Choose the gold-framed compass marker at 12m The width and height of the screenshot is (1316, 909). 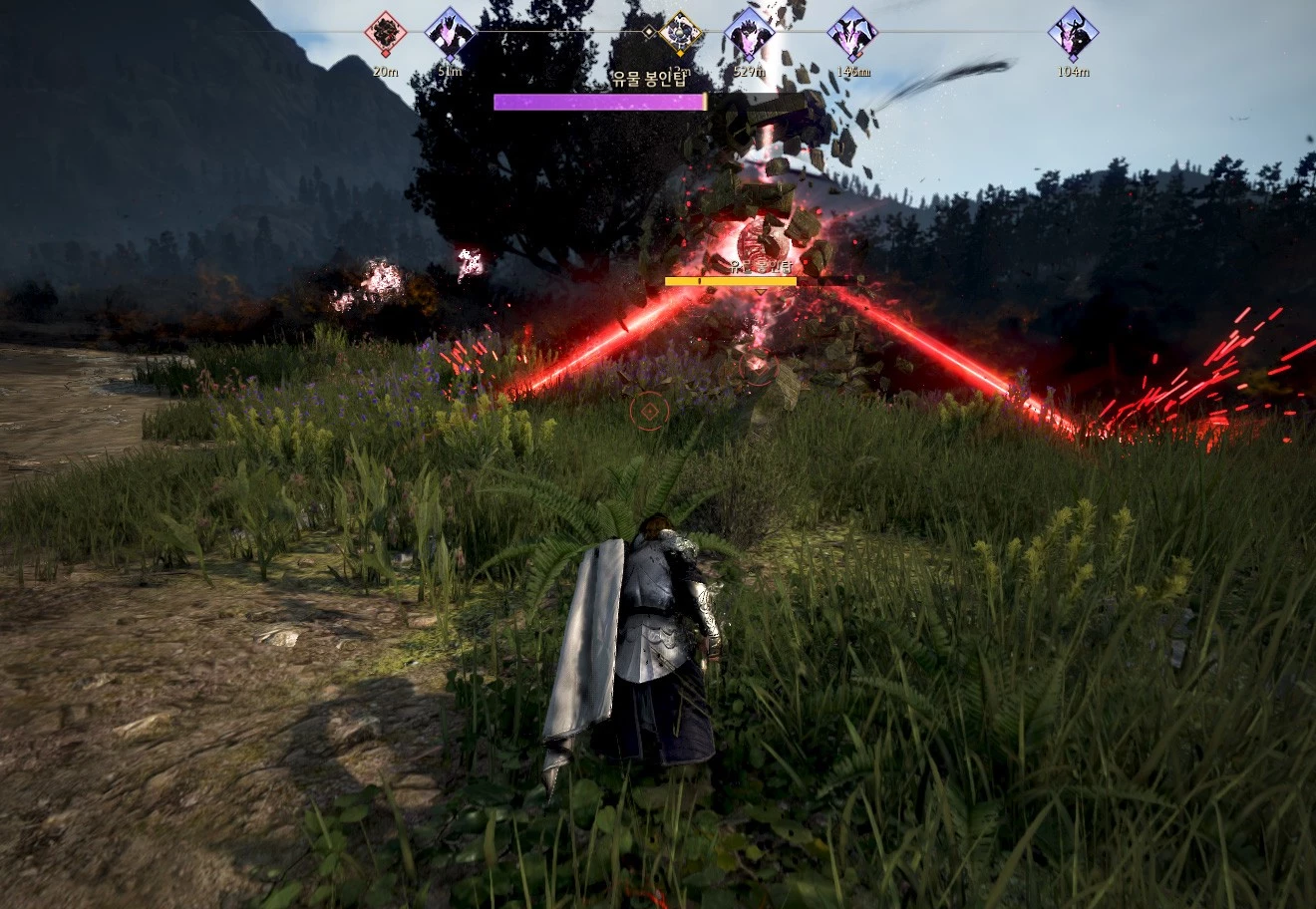pos(681,34)
